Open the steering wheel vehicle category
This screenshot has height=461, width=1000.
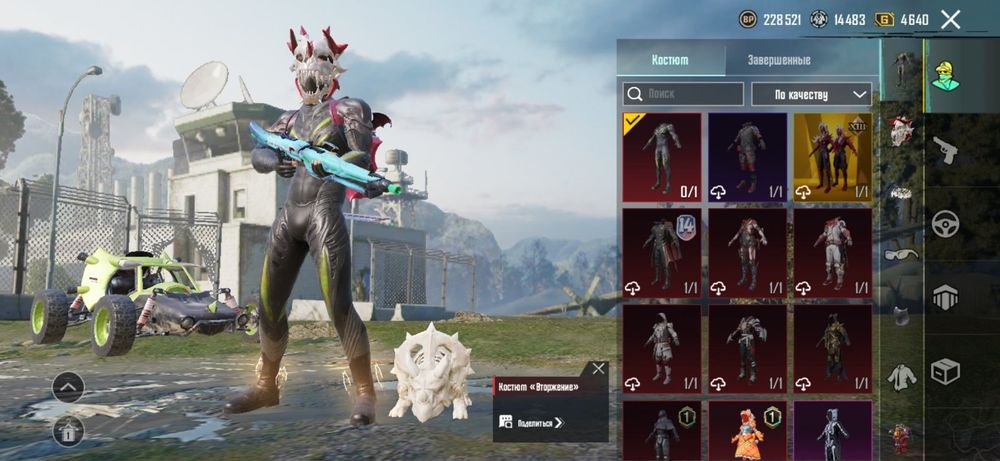tap(945, 223)
